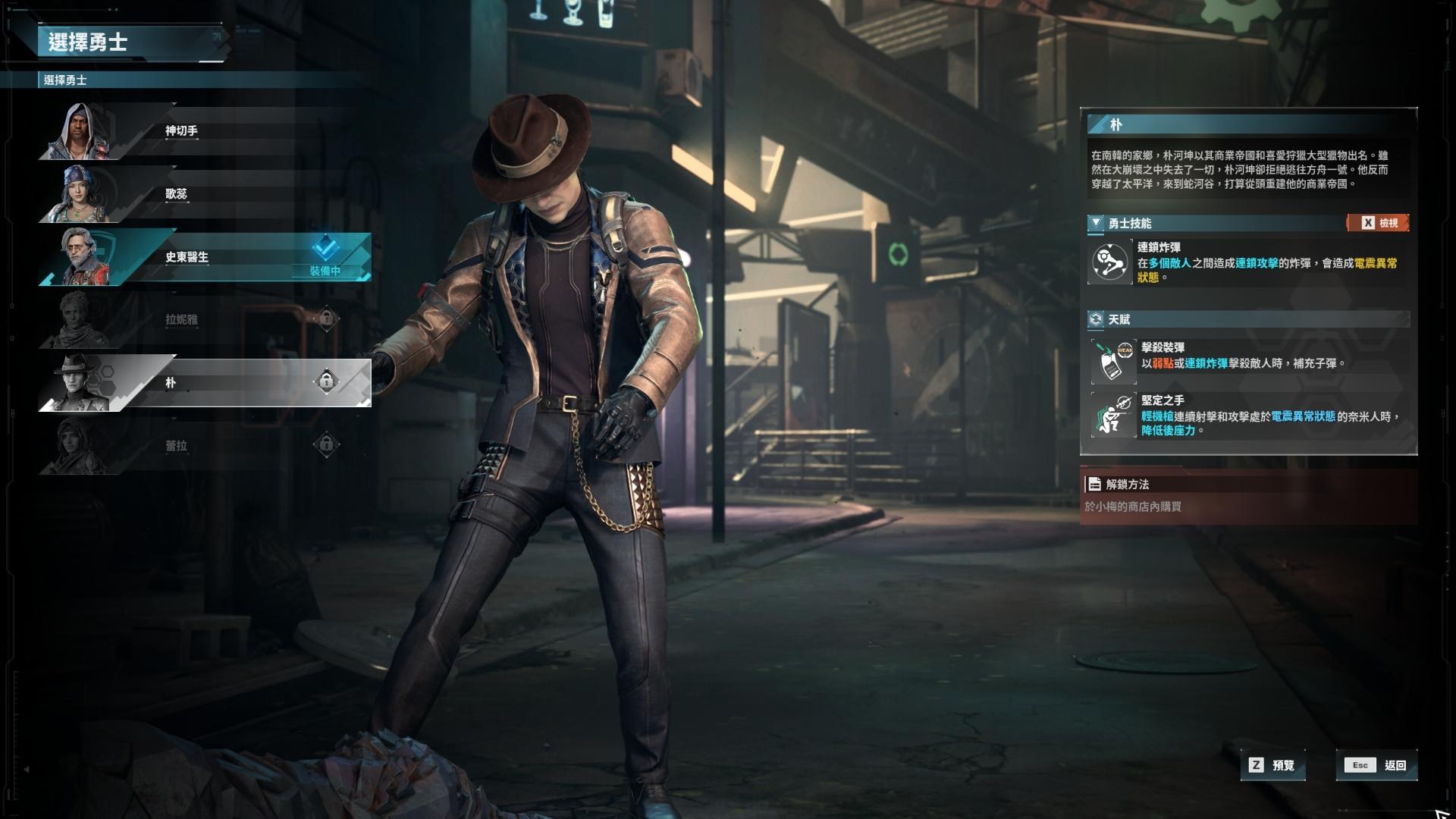Go back with the 返回 button

[x=1377, y=765]
